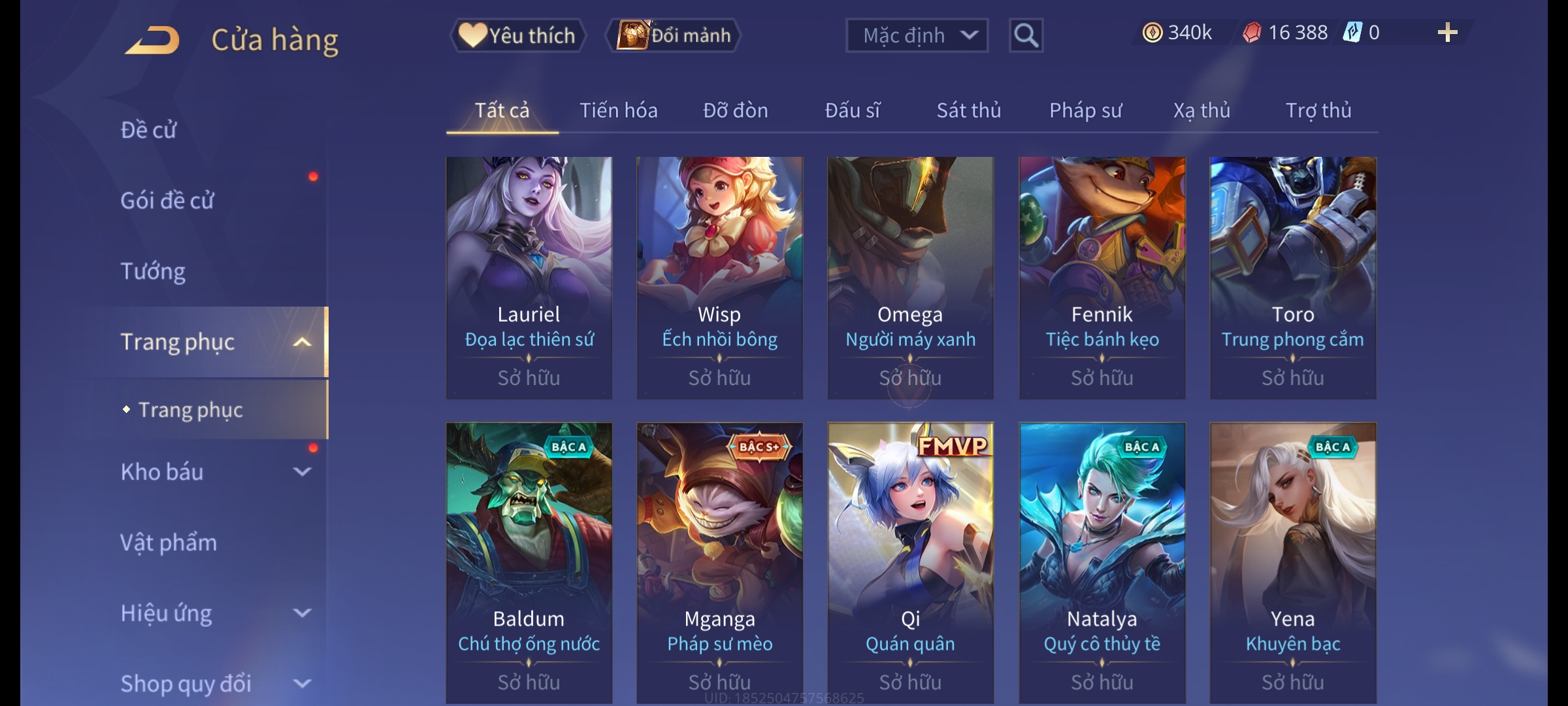
Task: Switch to the Tiến hóa tab
Action: pos(618,110)
